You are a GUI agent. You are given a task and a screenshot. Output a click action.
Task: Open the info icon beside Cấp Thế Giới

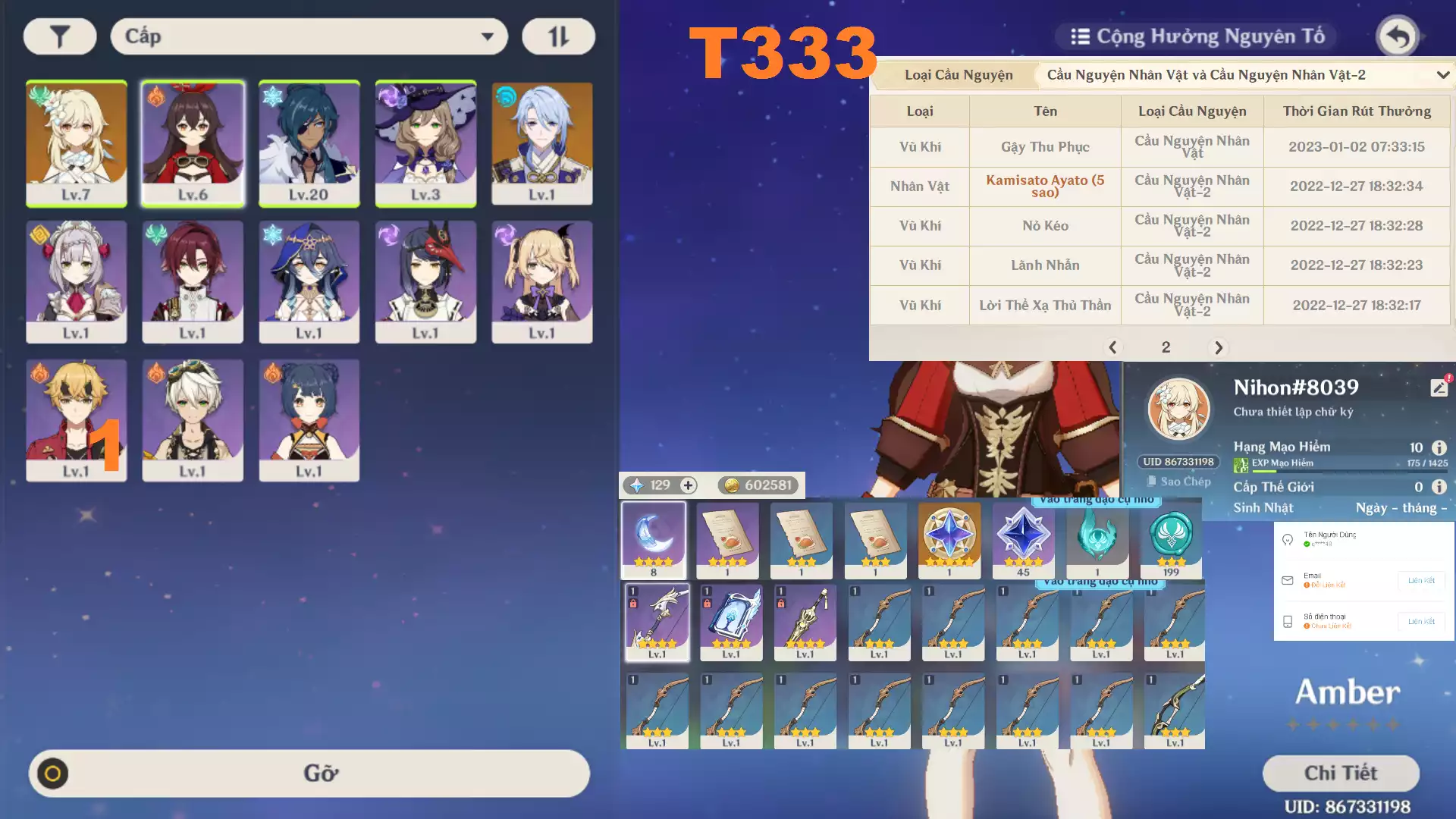pos(1439,486)
